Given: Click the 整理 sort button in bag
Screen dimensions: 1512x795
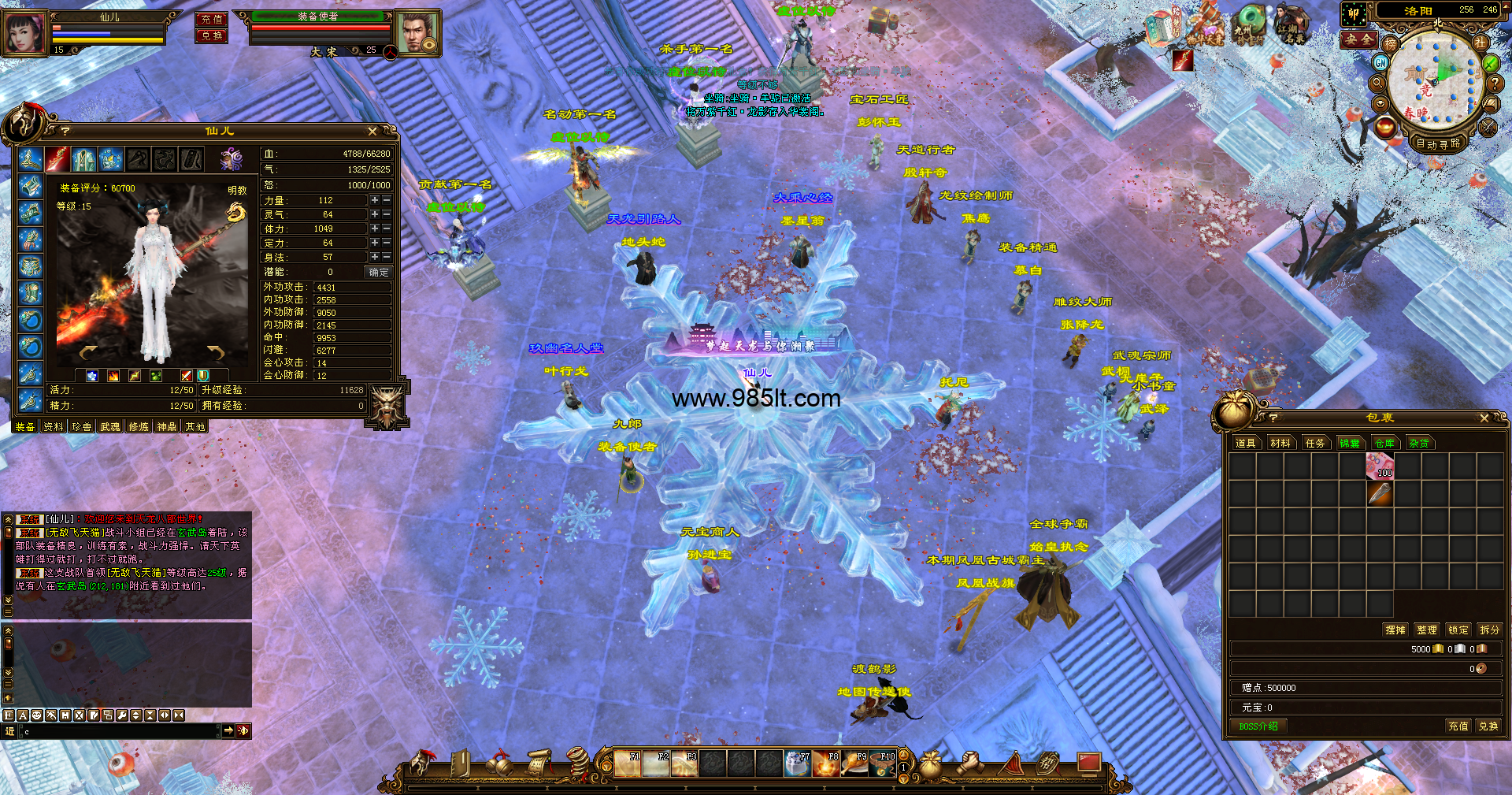Looking at the screenshot, I should click(x=1427, y=630).
